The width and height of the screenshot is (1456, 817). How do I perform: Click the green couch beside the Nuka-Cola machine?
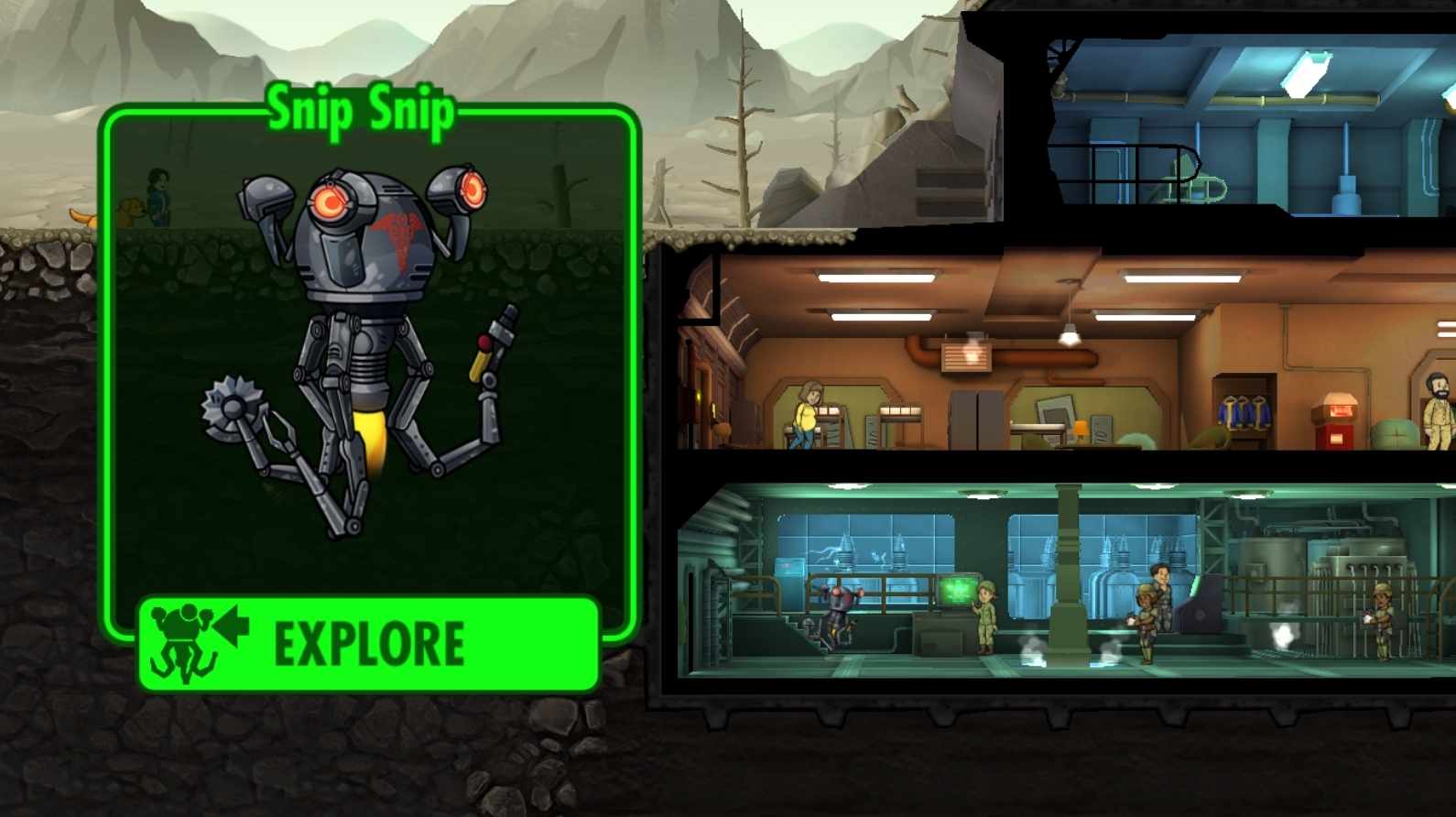click(x=1394, y=432)
